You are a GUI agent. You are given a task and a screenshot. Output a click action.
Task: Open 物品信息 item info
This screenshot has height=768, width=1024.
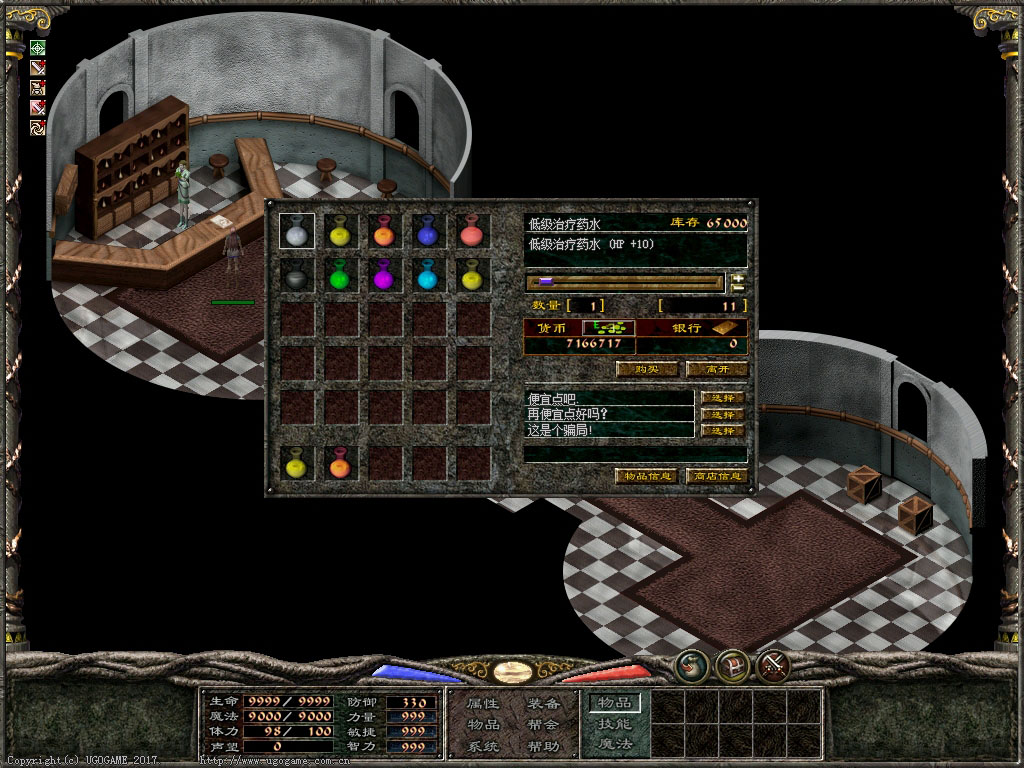tap(646, 476)
